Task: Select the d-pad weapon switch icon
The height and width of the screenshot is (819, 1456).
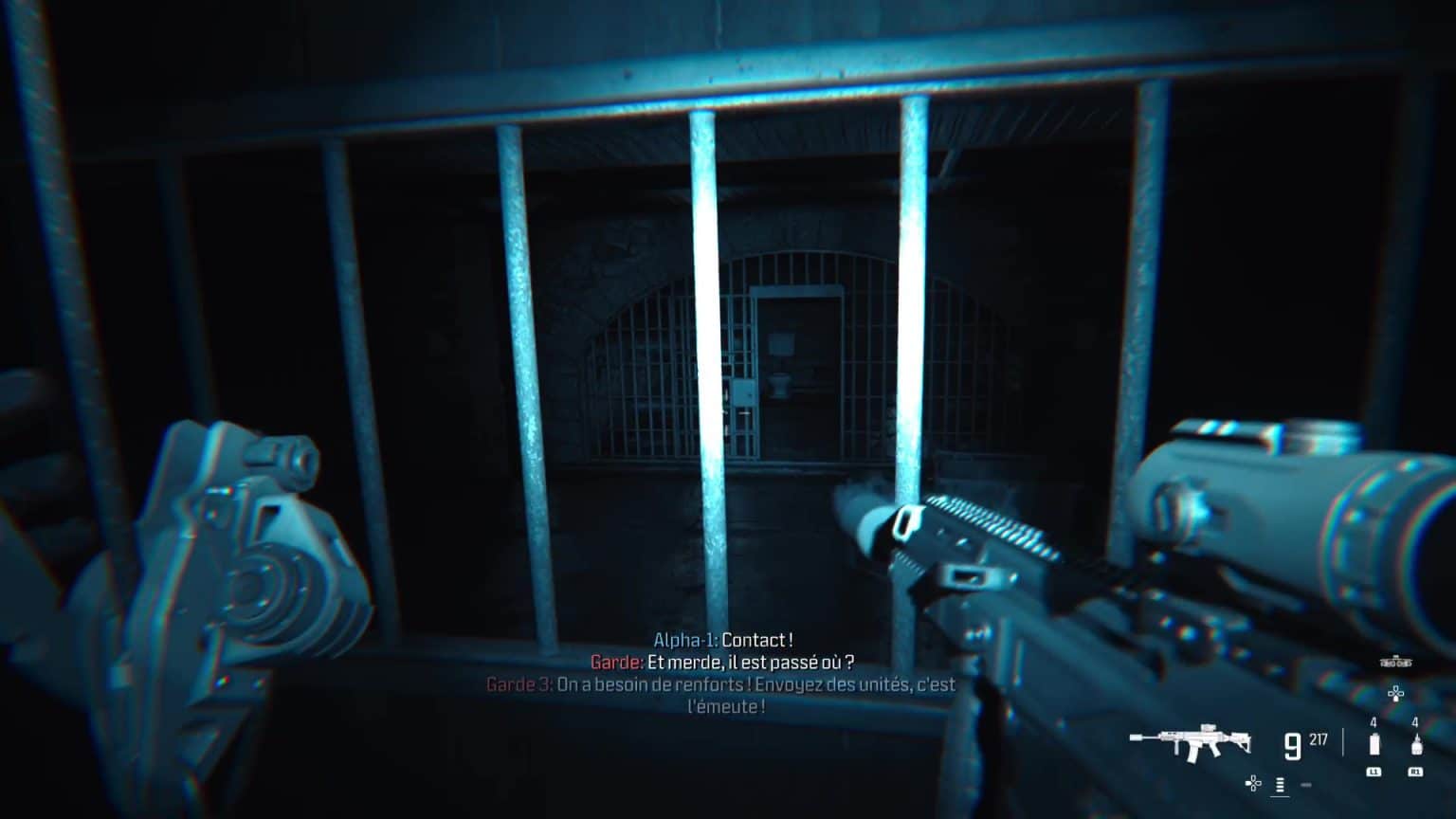Action: [x=1253, y=784]
